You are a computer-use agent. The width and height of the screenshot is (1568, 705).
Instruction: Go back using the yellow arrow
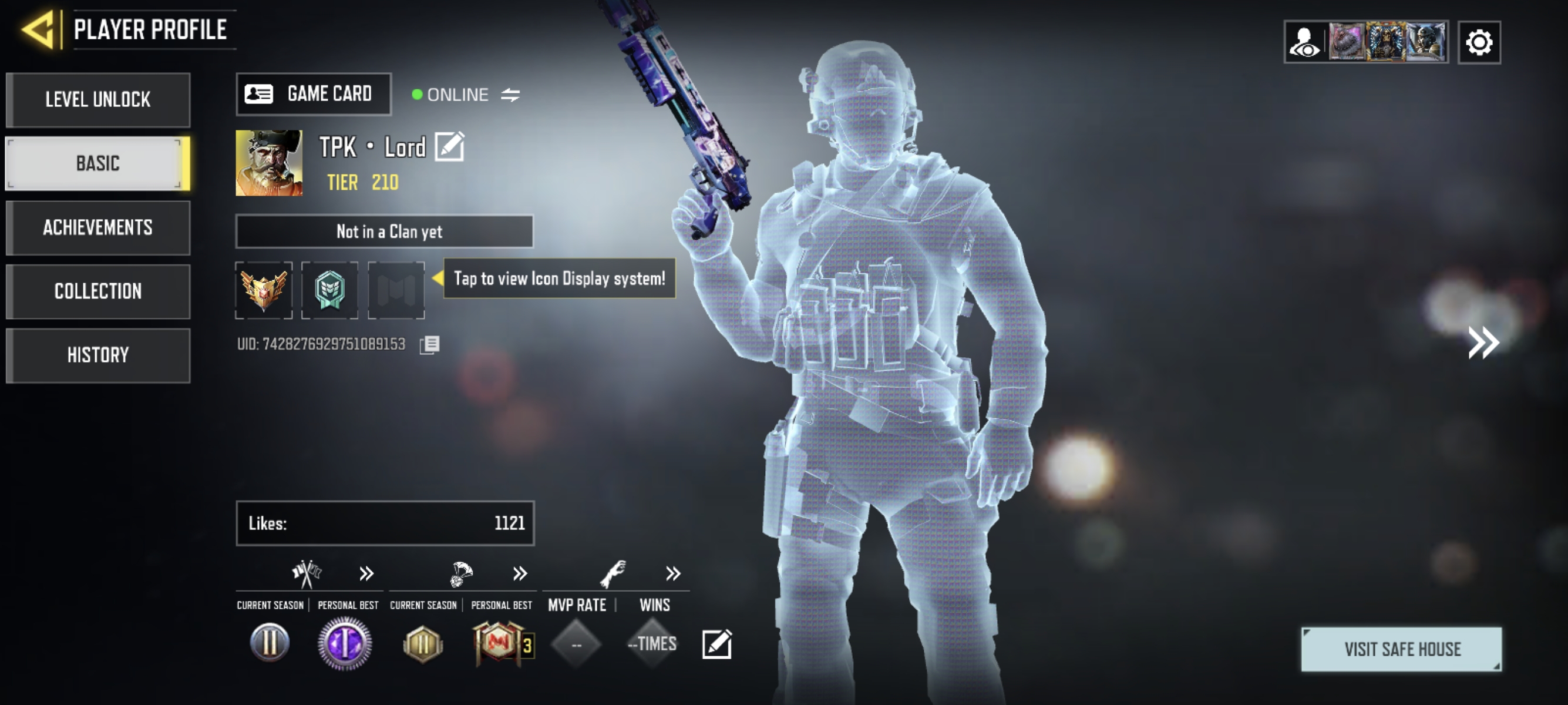click(x=39, y=29)
